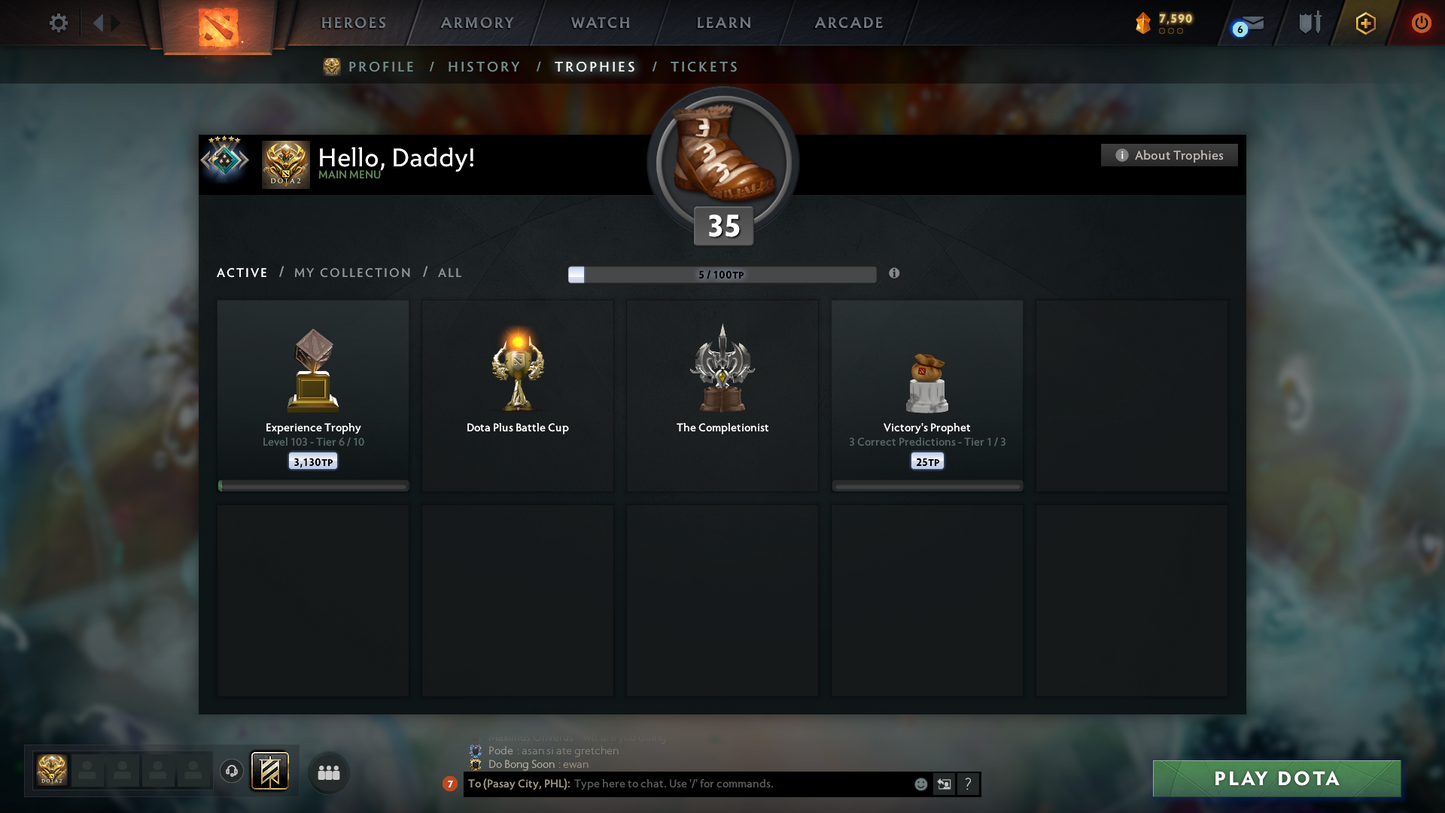Switch to the HISTORY section
Image resolution: width=1445 pixels, height=813 pixels.
[x=484, y=67]
